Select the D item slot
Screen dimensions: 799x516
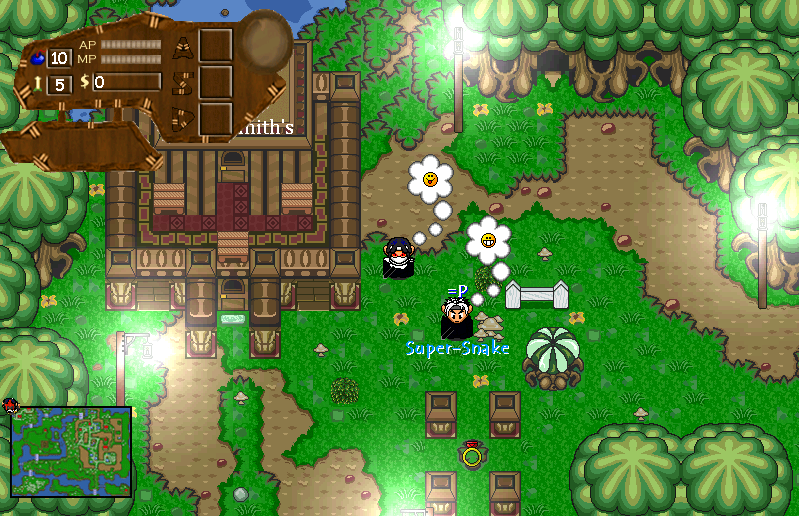(x=215, y=118)
